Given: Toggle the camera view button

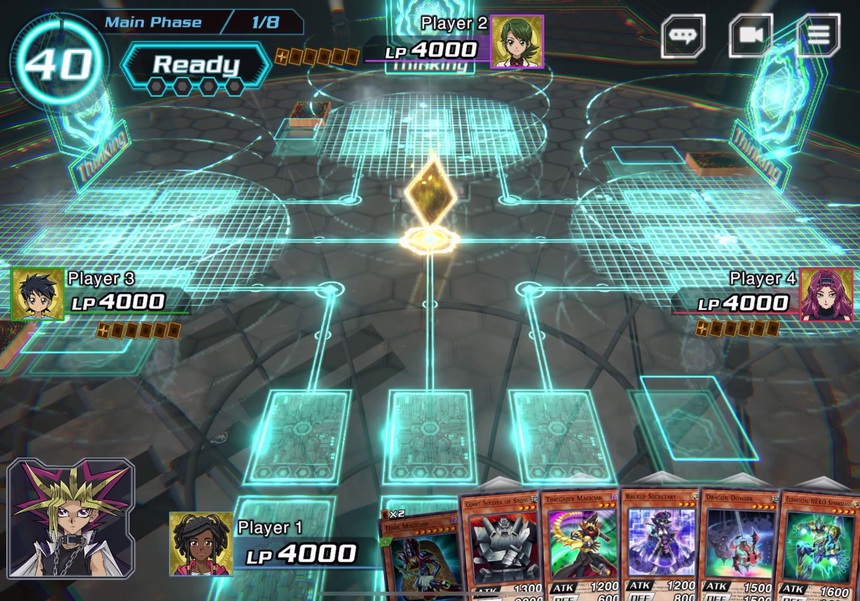Looking at the screenshot, I should [750, 36].
